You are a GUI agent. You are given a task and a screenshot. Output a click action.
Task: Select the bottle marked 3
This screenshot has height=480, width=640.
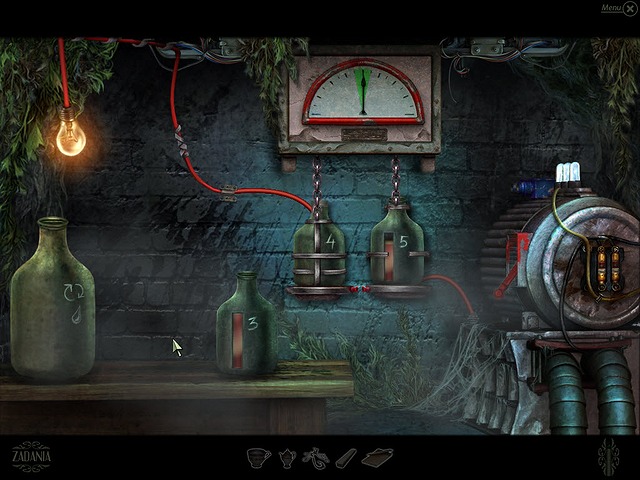(x=246, y=326)
